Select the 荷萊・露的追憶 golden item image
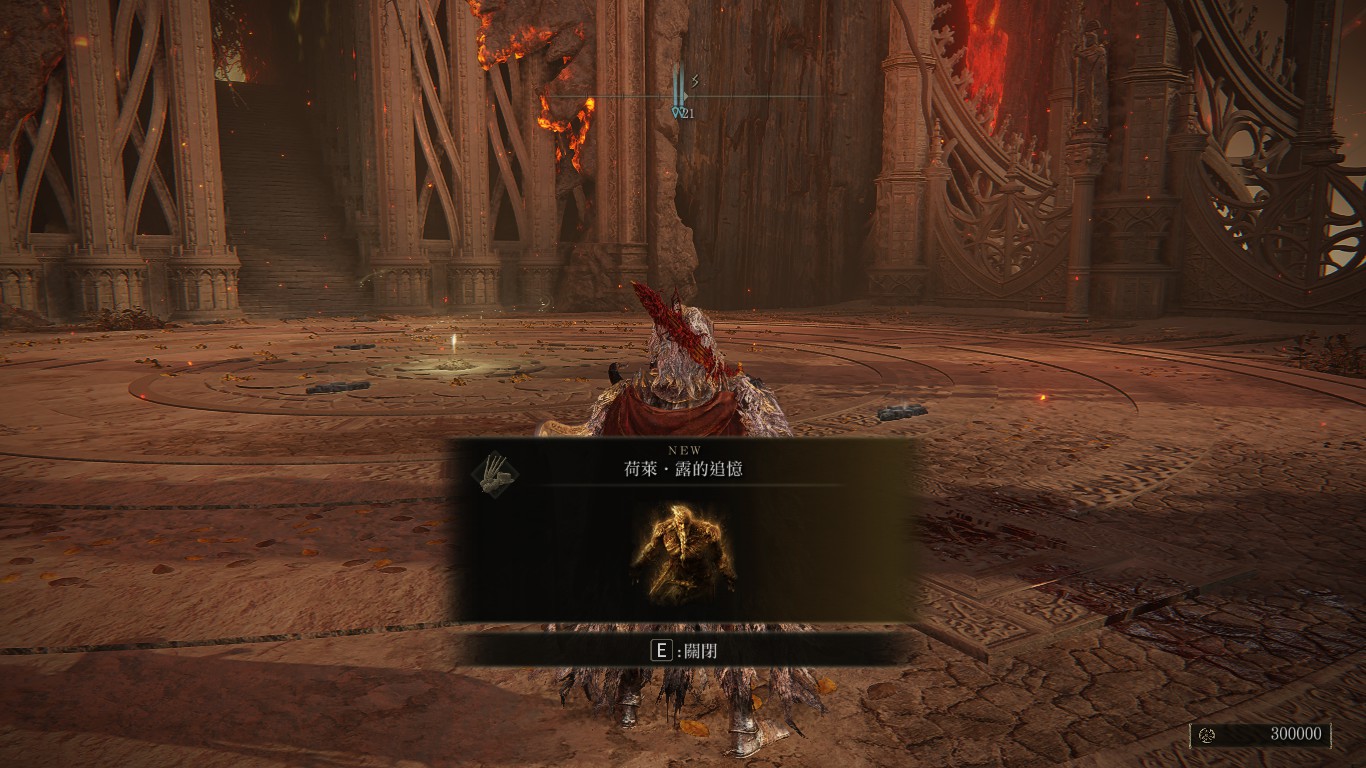Screen dimensions: 1366x768 tap(684, 553)
